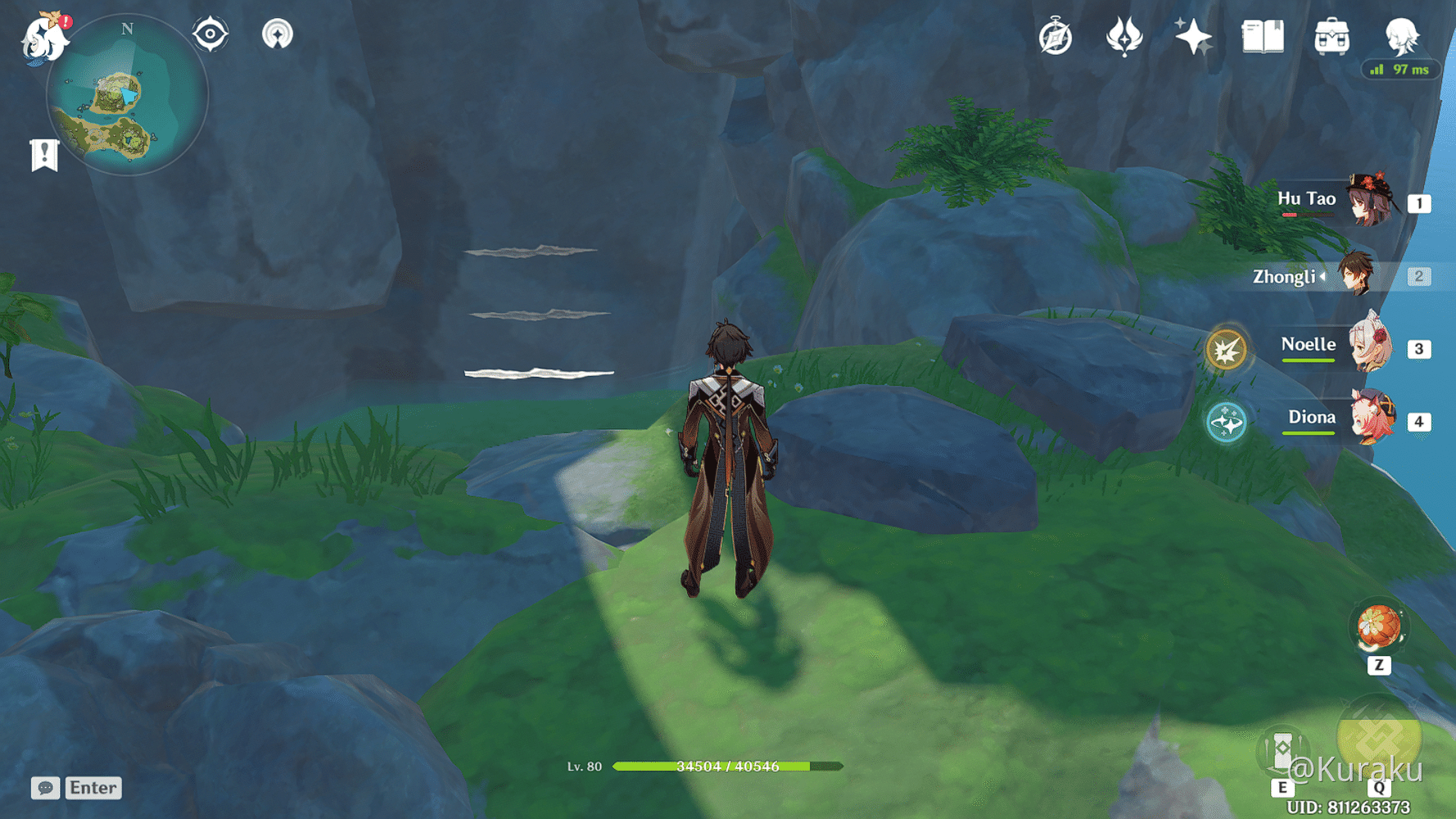The image size is (1456, 819).
Task: Open the Paimon menu
Action: click(x=45, y=38)
